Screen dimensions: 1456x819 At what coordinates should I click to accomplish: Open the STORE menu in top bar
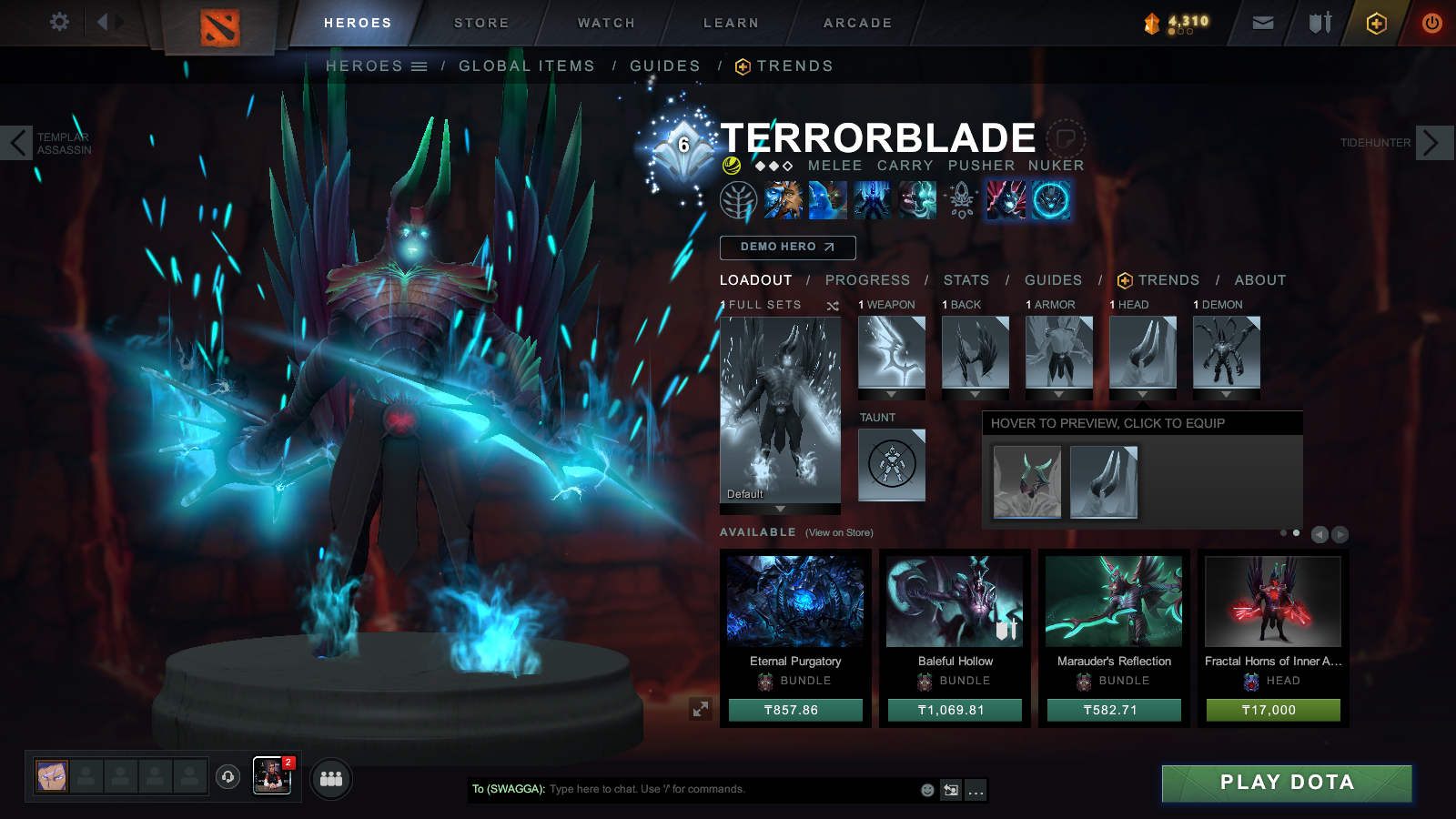click(480, 23)
